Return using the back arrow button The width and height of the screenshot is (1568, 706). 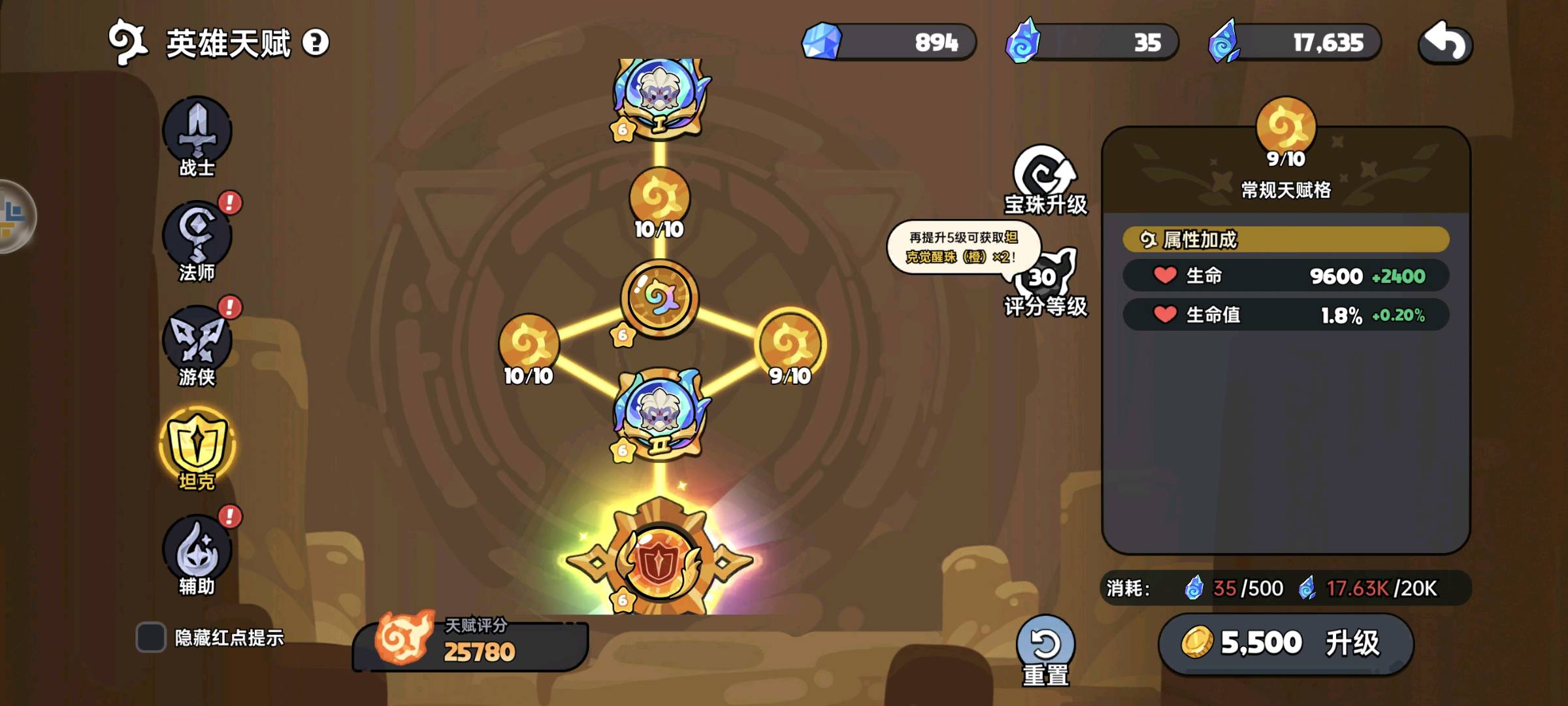pos(1445,43)
